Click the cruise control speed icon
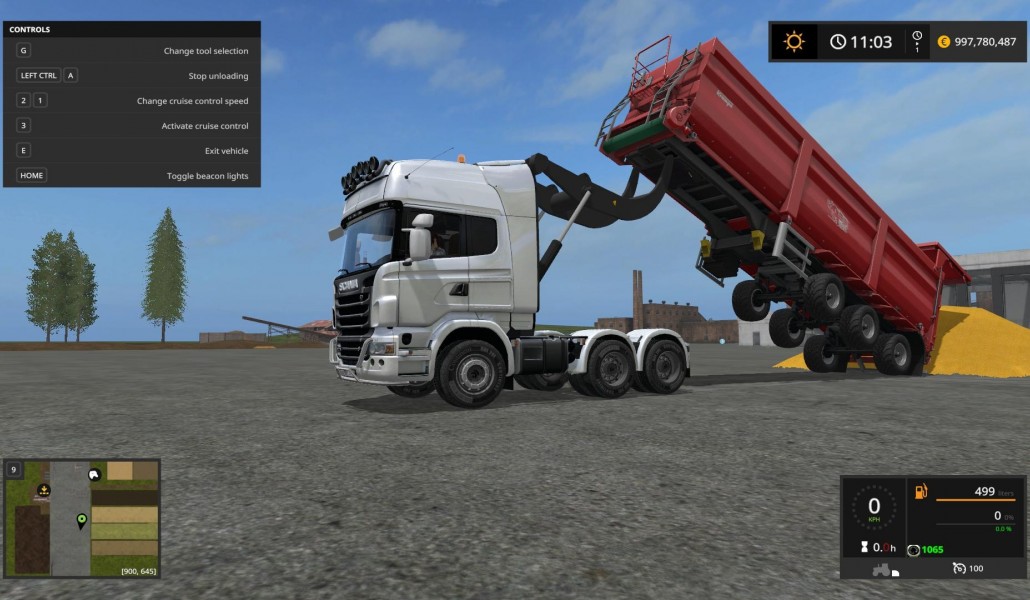Viewport: 1030px width, 600px height. click(x=959, y=568)
